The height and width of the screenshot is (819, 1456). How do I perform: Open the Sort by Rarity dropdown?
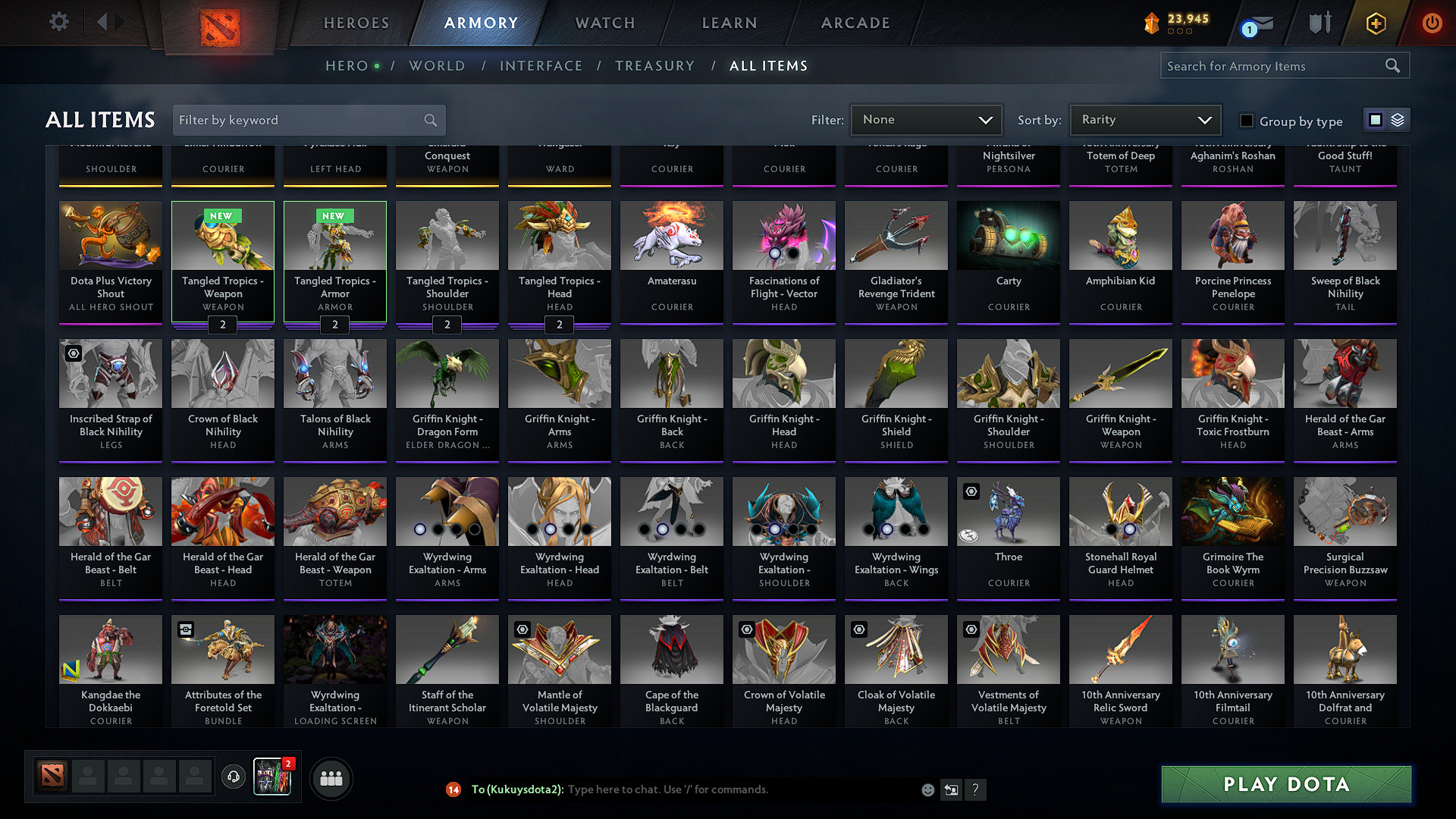click(1144, 119)
